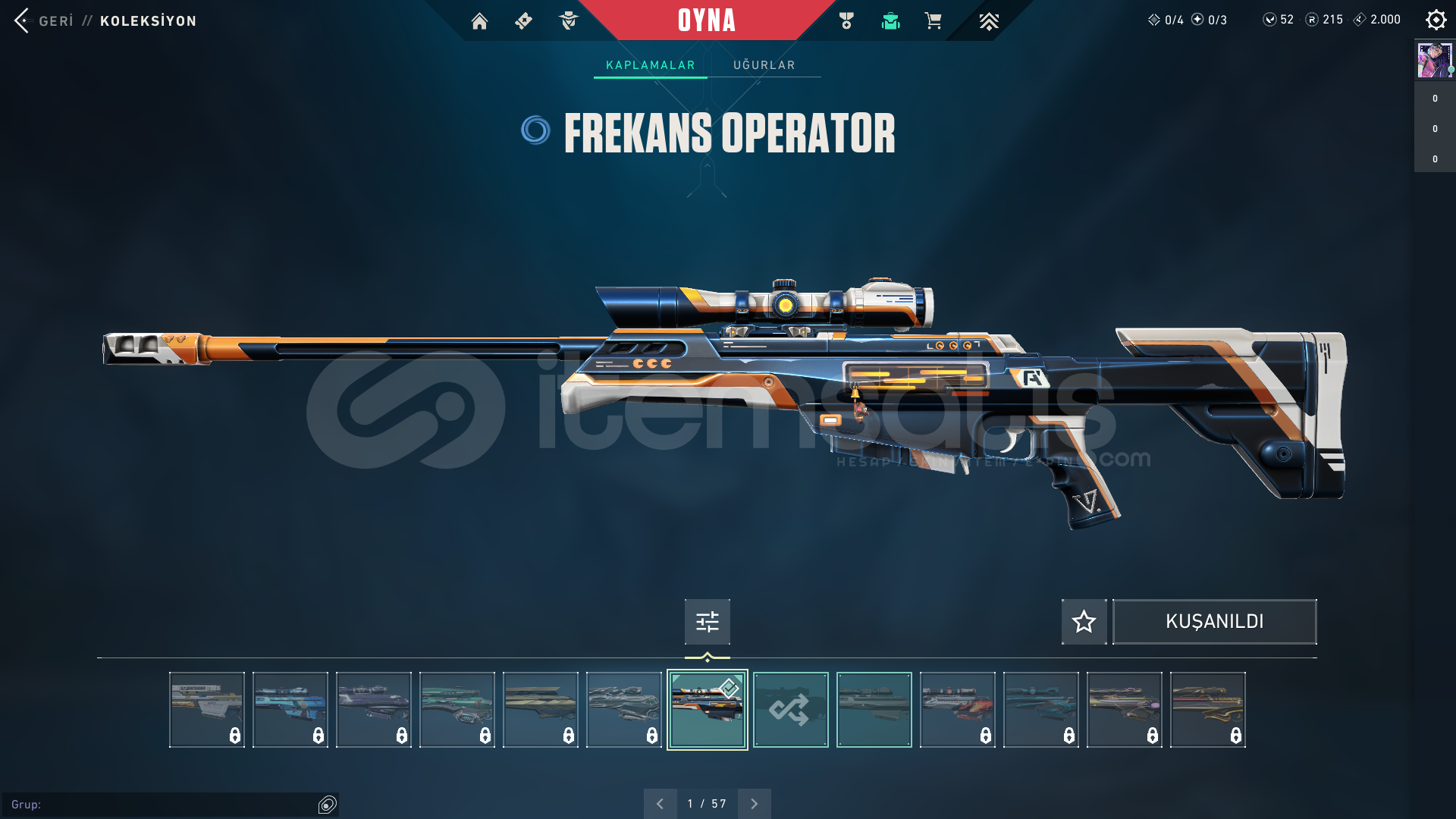
Task: Open the store cart icon
Action: point(933,21)
